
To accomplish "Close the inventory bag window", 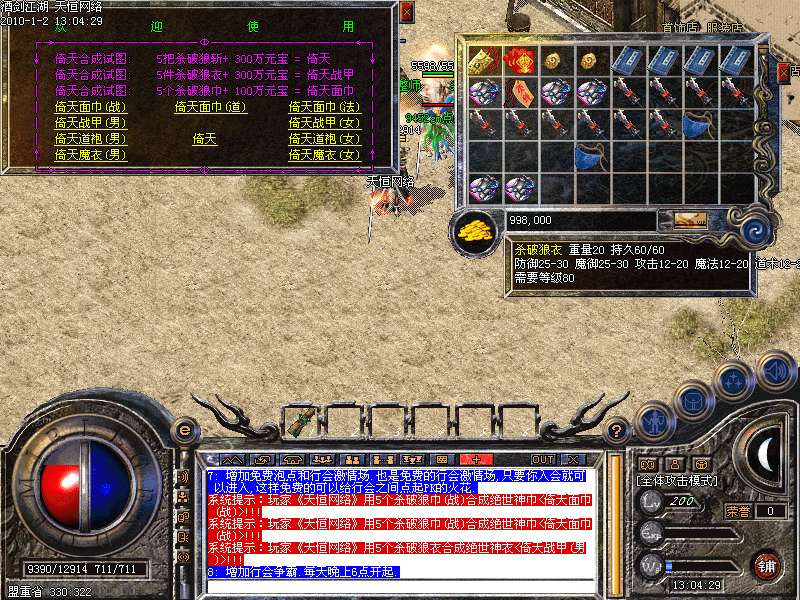I will 783,71.
